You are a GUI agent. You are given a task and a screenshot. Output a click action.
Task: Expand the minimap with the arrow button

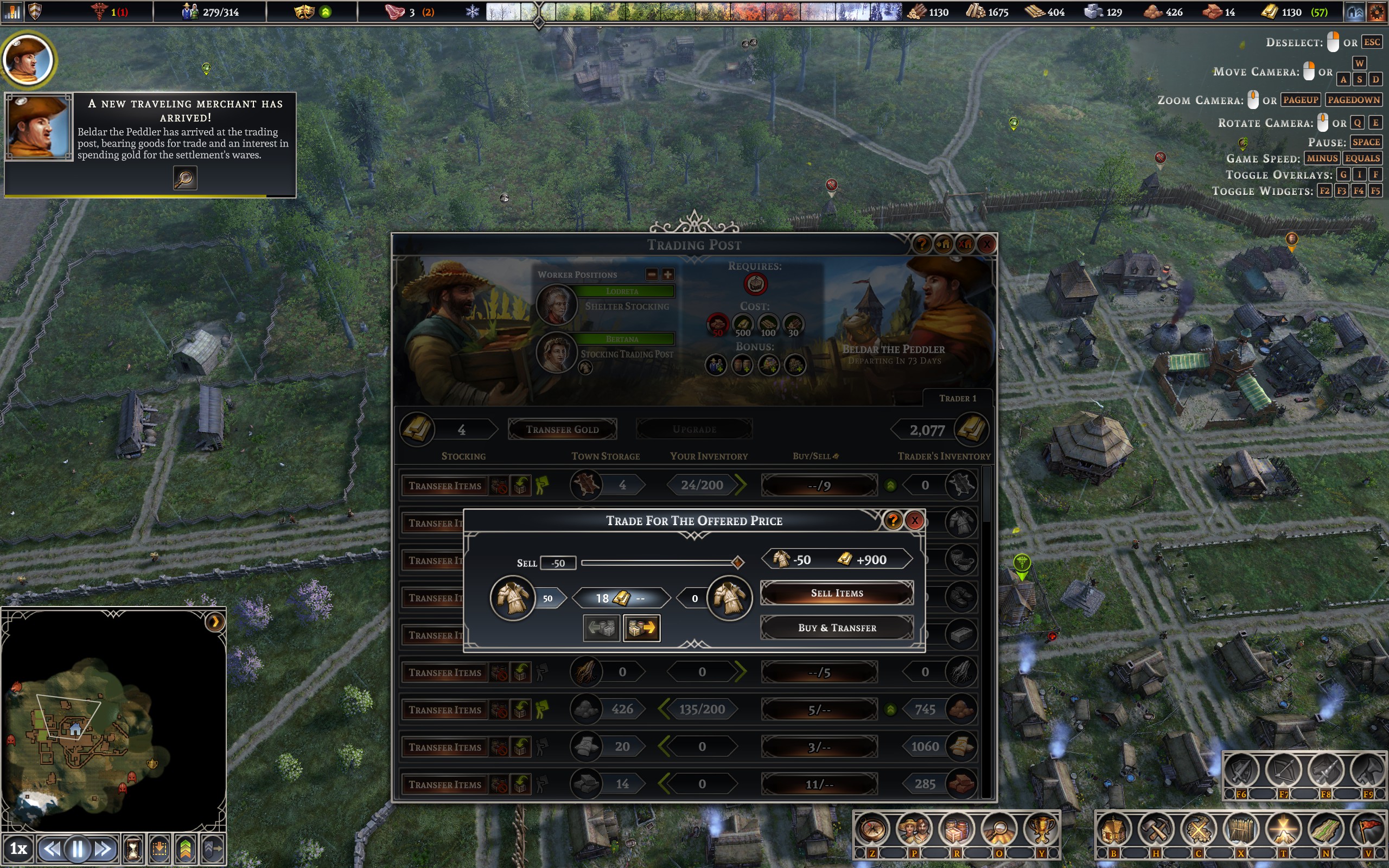[x=215, y=622]
